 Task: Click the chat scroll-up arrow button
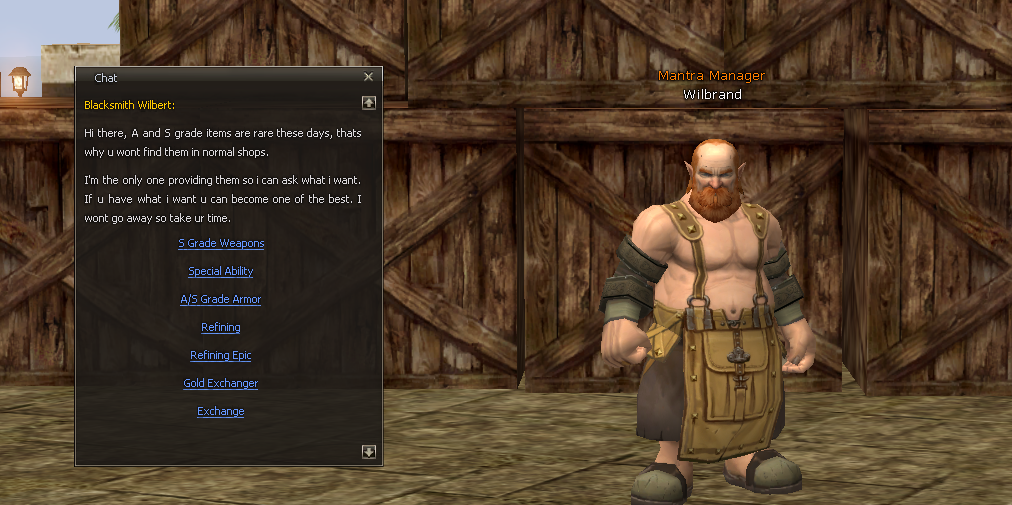click(x=369, y=102)
